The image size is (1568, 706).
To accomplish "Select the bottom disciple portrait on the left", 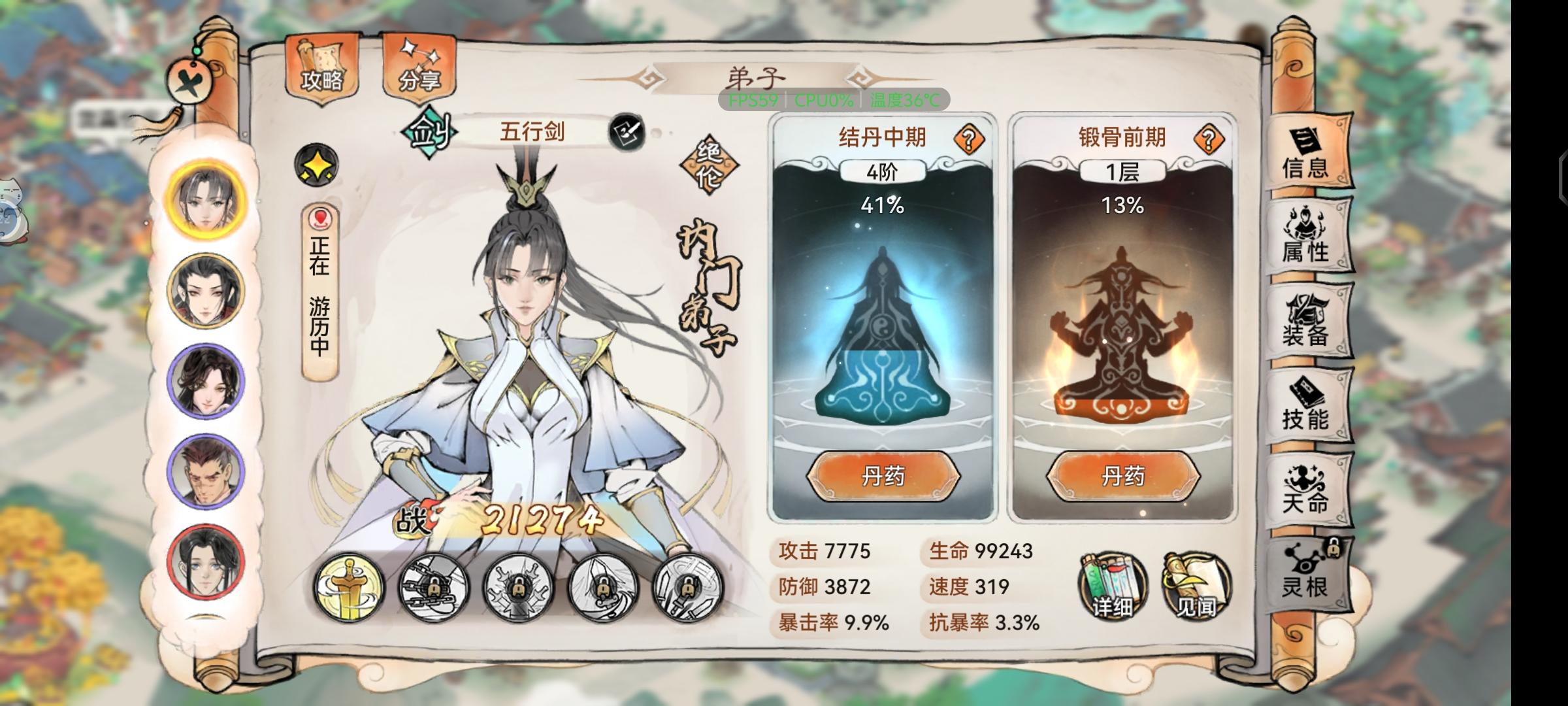I will (x=204, y=560).
